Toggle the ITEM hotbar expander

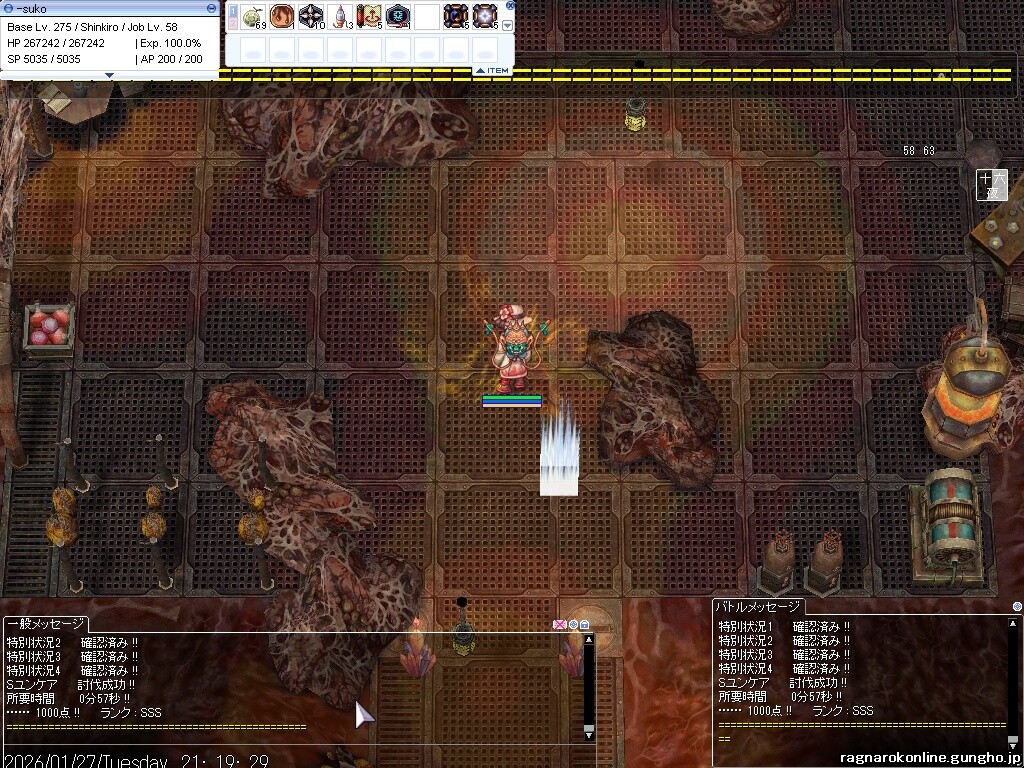pos(492,70)
